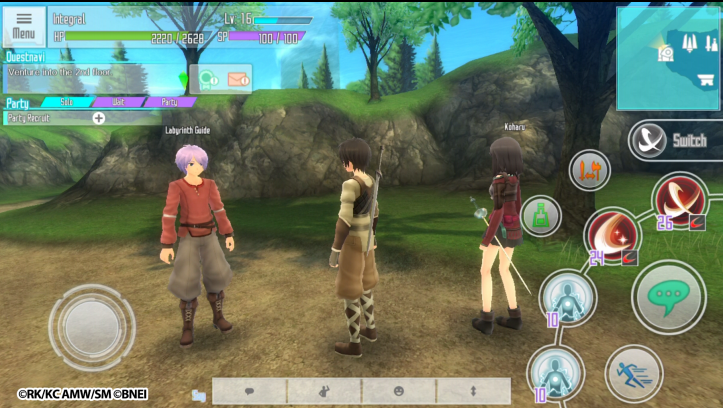Open the gesture emote tab
Screen dimensions: 723x408
coord(324,390)
